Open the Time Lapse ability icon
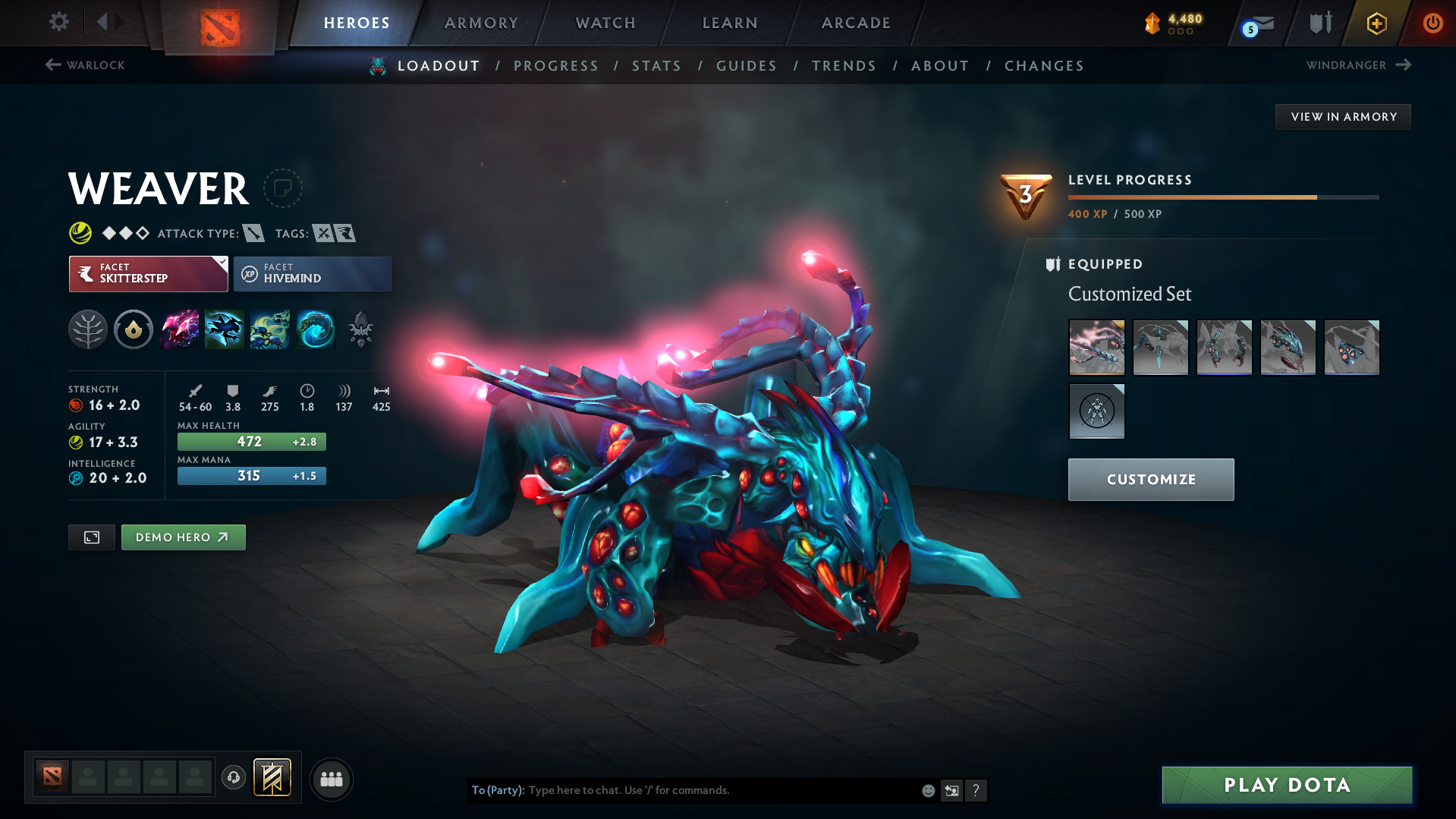This screenshot has height=819, width=1456. click(x=316, y=329)
